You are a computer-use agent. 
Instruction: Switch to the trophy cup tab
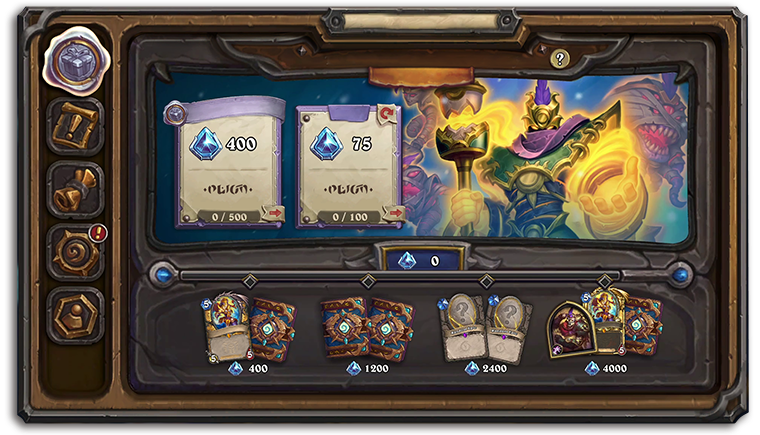click(75, 190)
